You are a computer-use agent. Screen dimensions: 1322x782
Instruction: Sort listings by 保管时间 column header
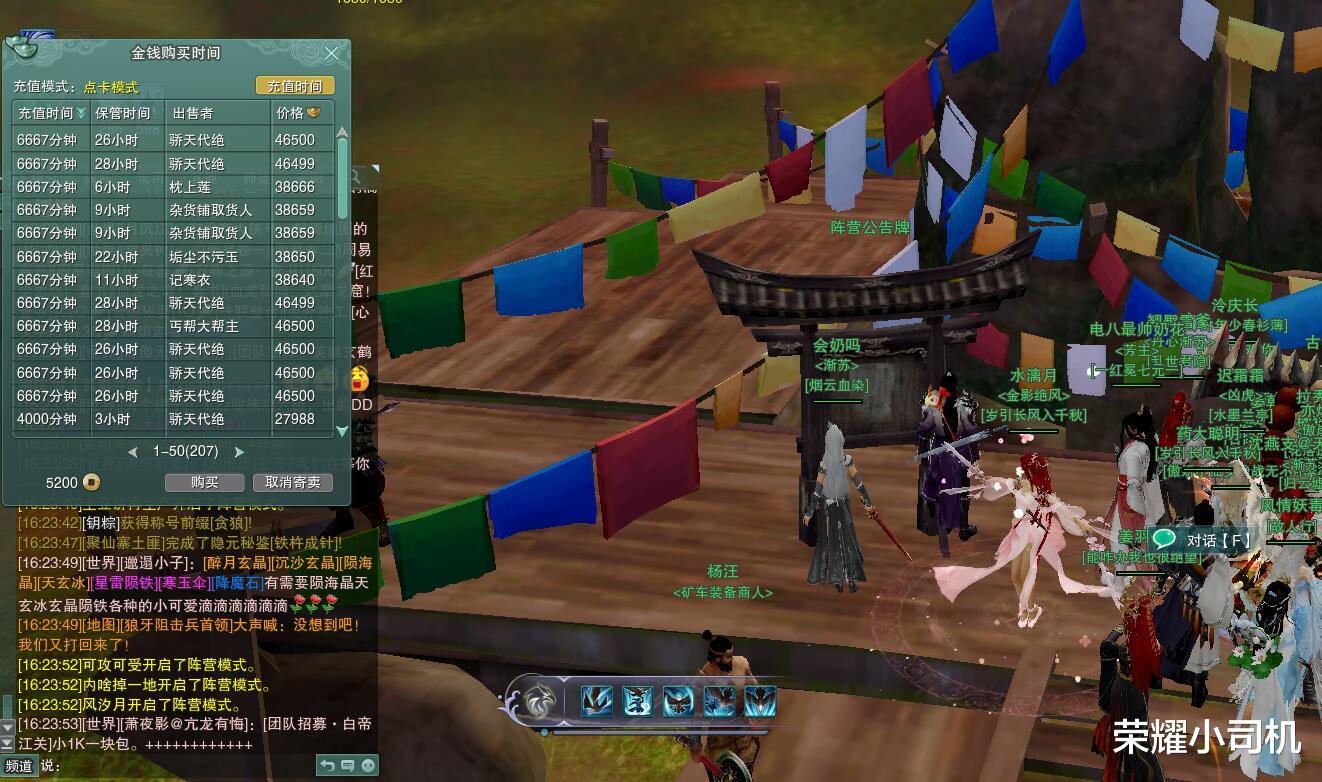click(x=122, y=113)
